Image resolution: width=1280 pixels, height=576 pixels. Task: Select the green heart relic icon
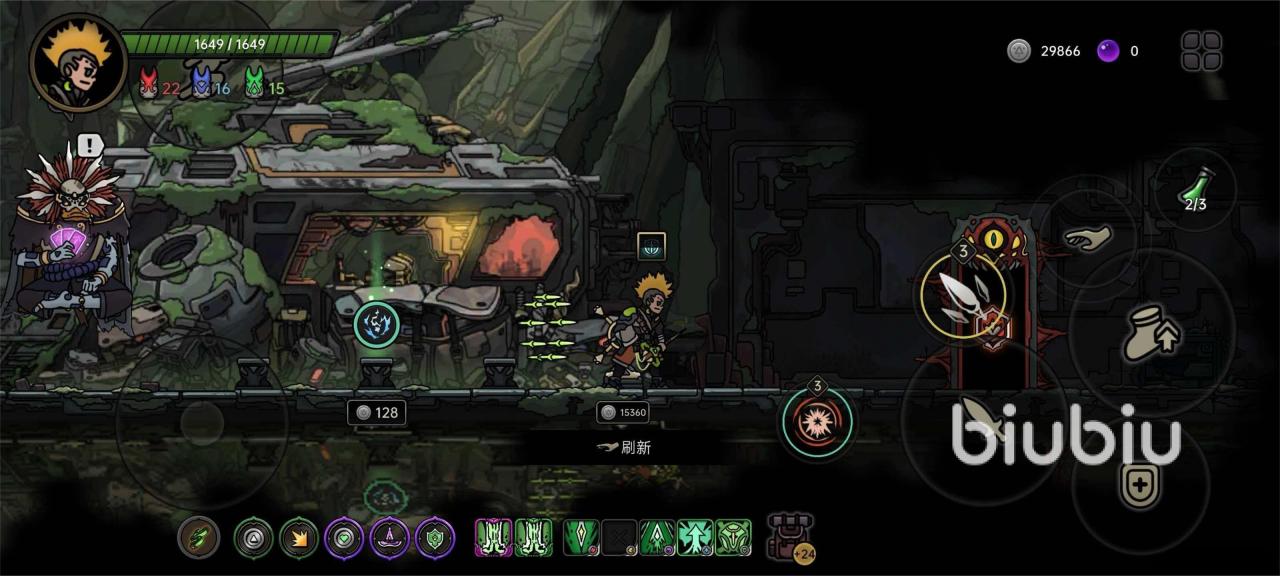click(x=344, y=538)
